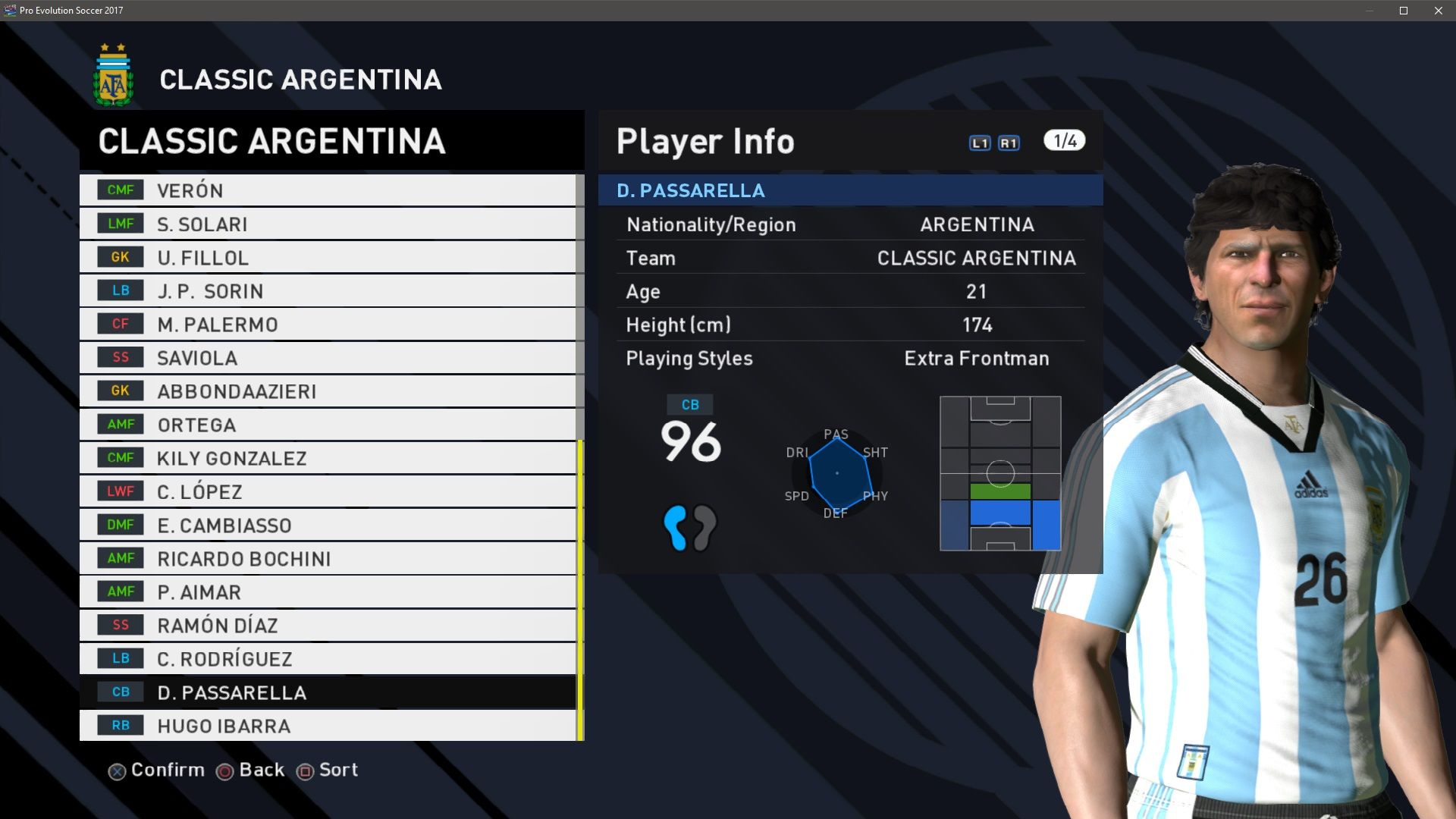Select P. Aimar in the list
1456x819 pixels.
(x=328, y=591)
